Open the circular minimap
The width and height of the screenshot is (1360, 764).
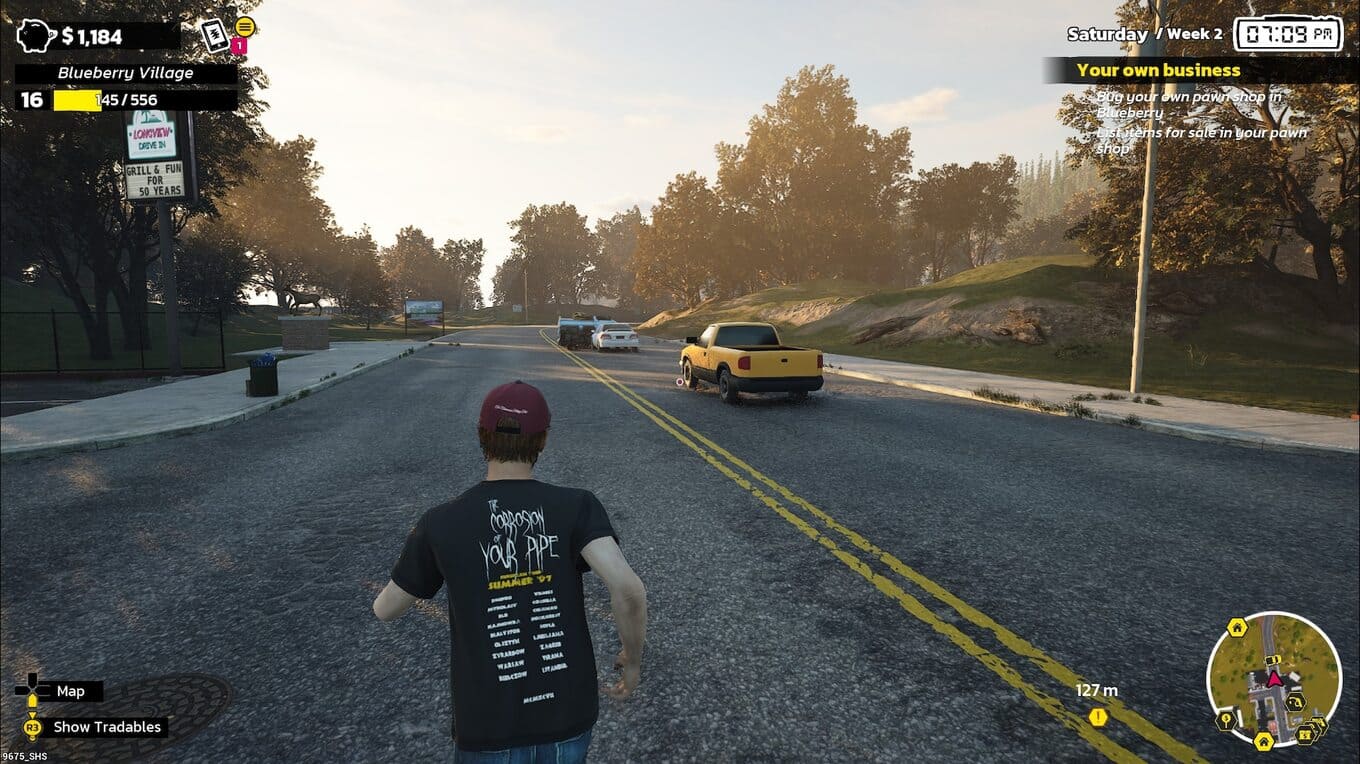tap(1273, 679)
